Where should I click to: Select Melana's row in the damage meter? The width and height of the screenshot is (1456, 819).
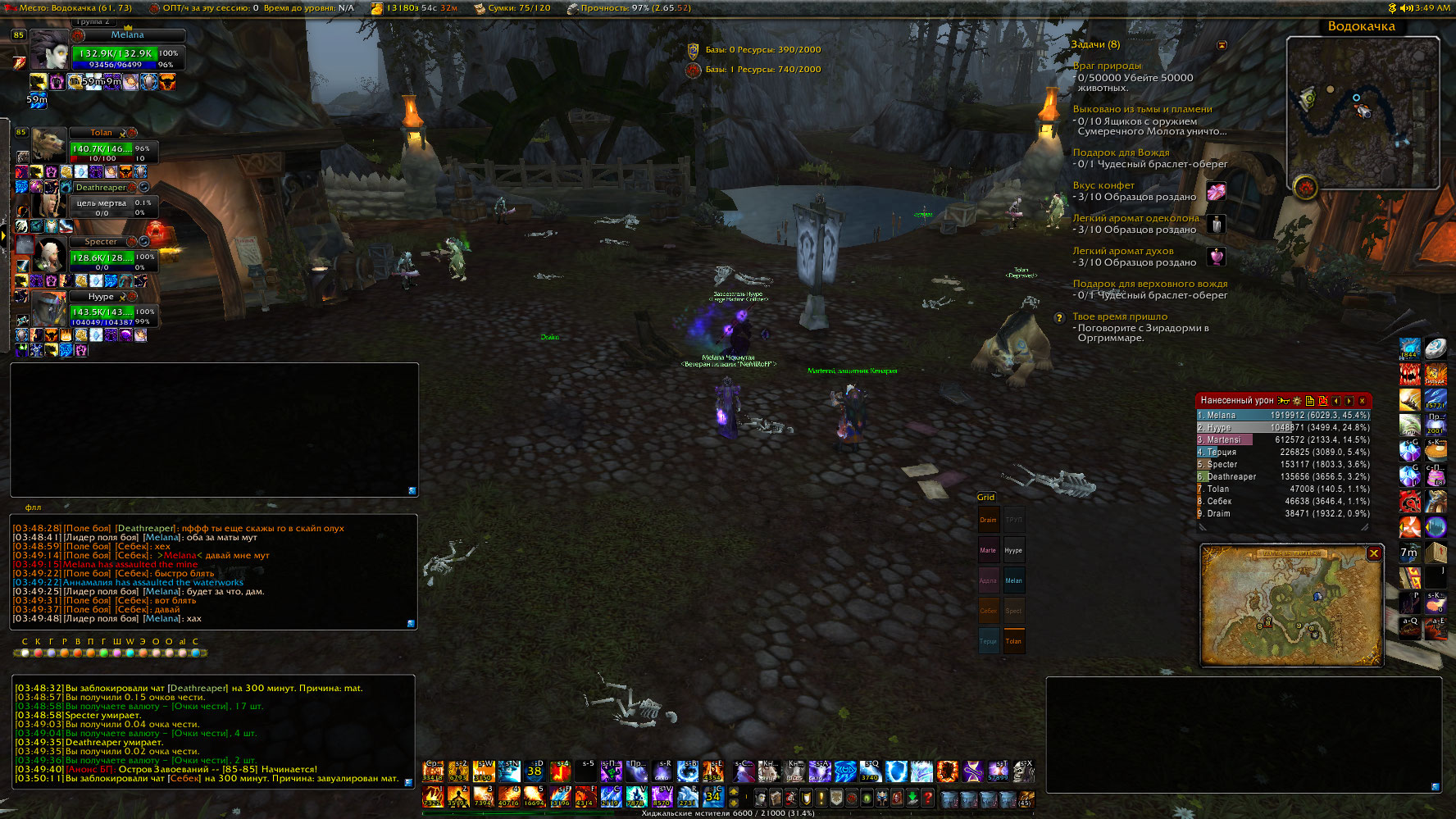pyautogui.click(x=1283, y=416)
